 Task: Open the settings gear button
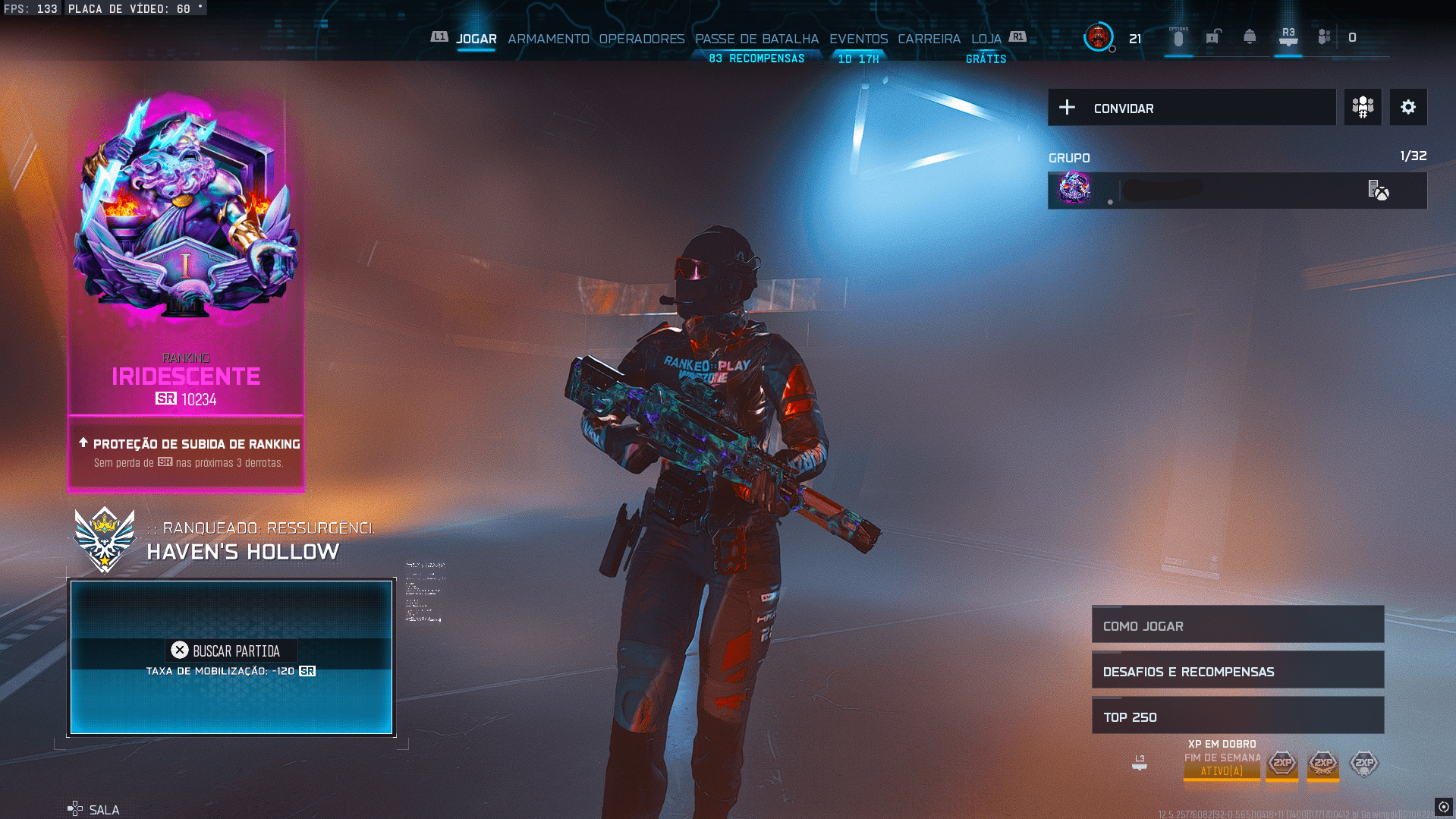(x=1407, y=108)
